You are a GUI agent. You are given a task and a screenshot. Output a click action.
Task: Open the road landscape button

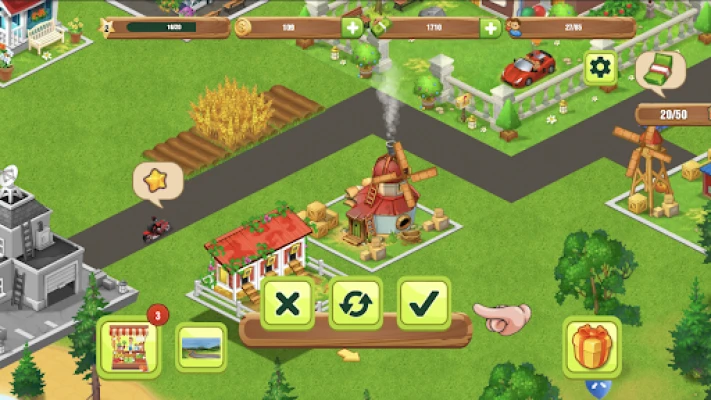[201, 347]
